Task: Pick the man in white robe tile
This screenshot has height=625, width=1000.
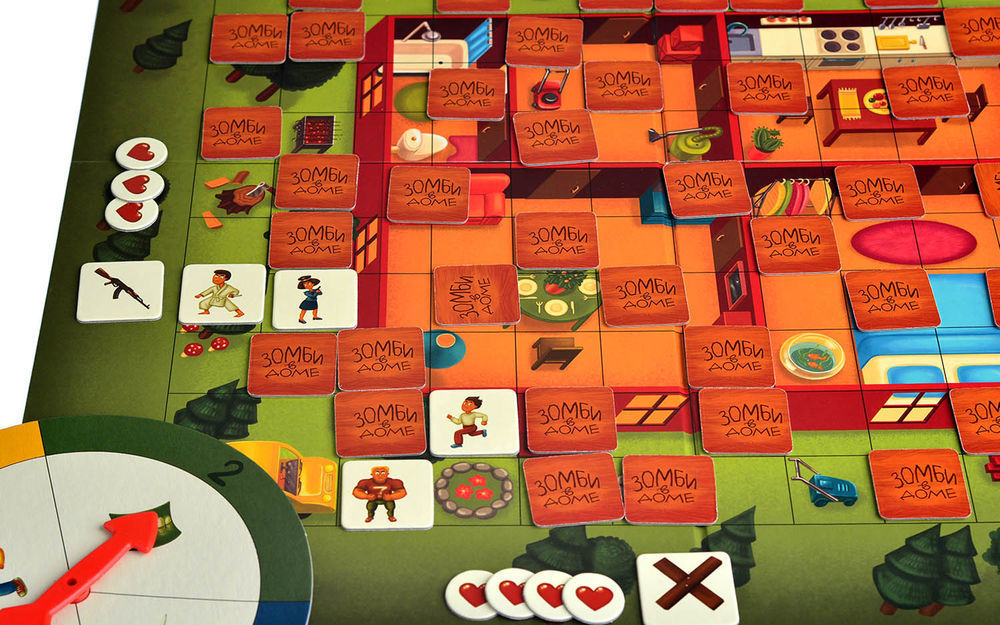Action: tap(222, 294)
